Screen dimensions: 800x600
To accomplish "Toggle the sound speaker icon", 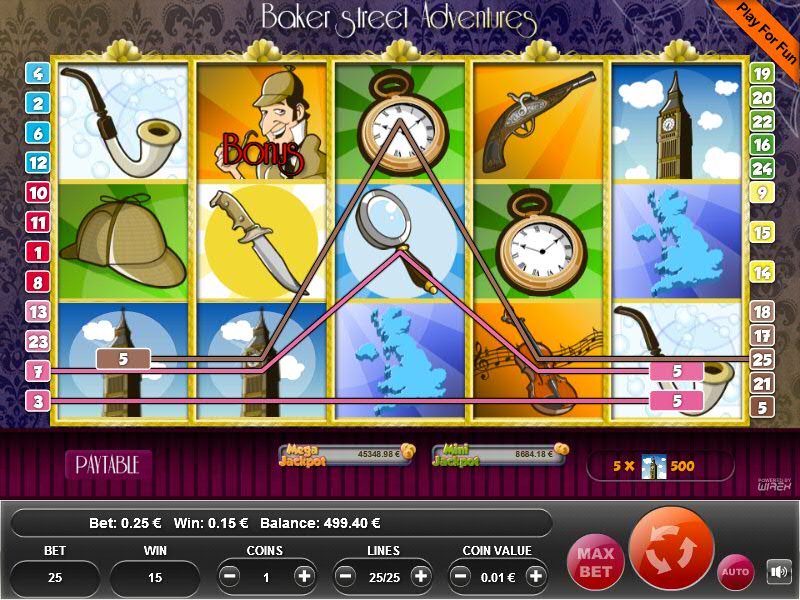I will [778, 572].
